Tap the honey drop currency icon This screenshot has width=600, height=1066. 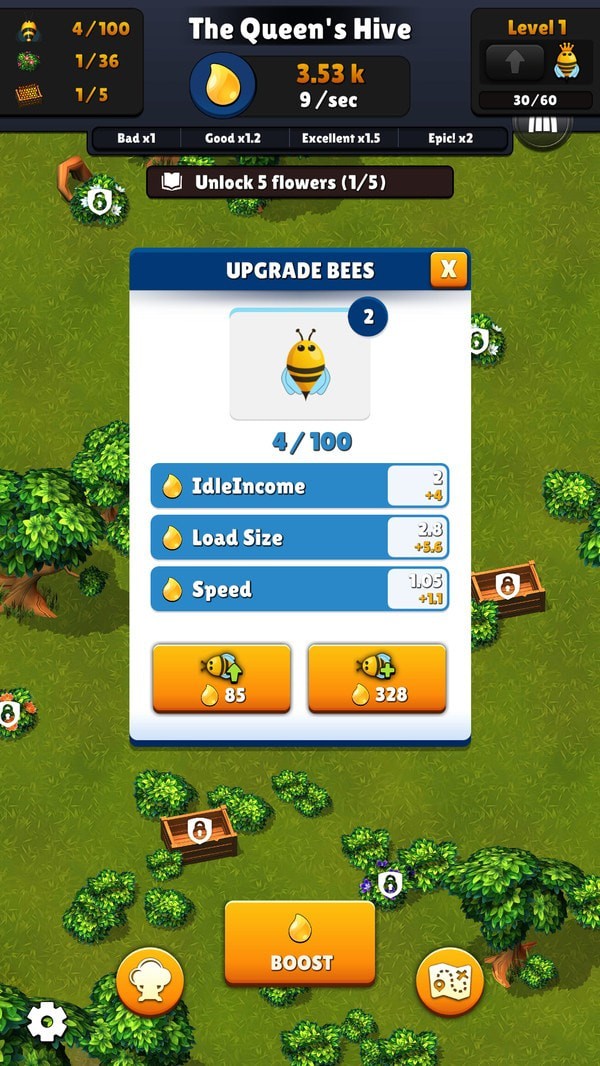[222, 85]
